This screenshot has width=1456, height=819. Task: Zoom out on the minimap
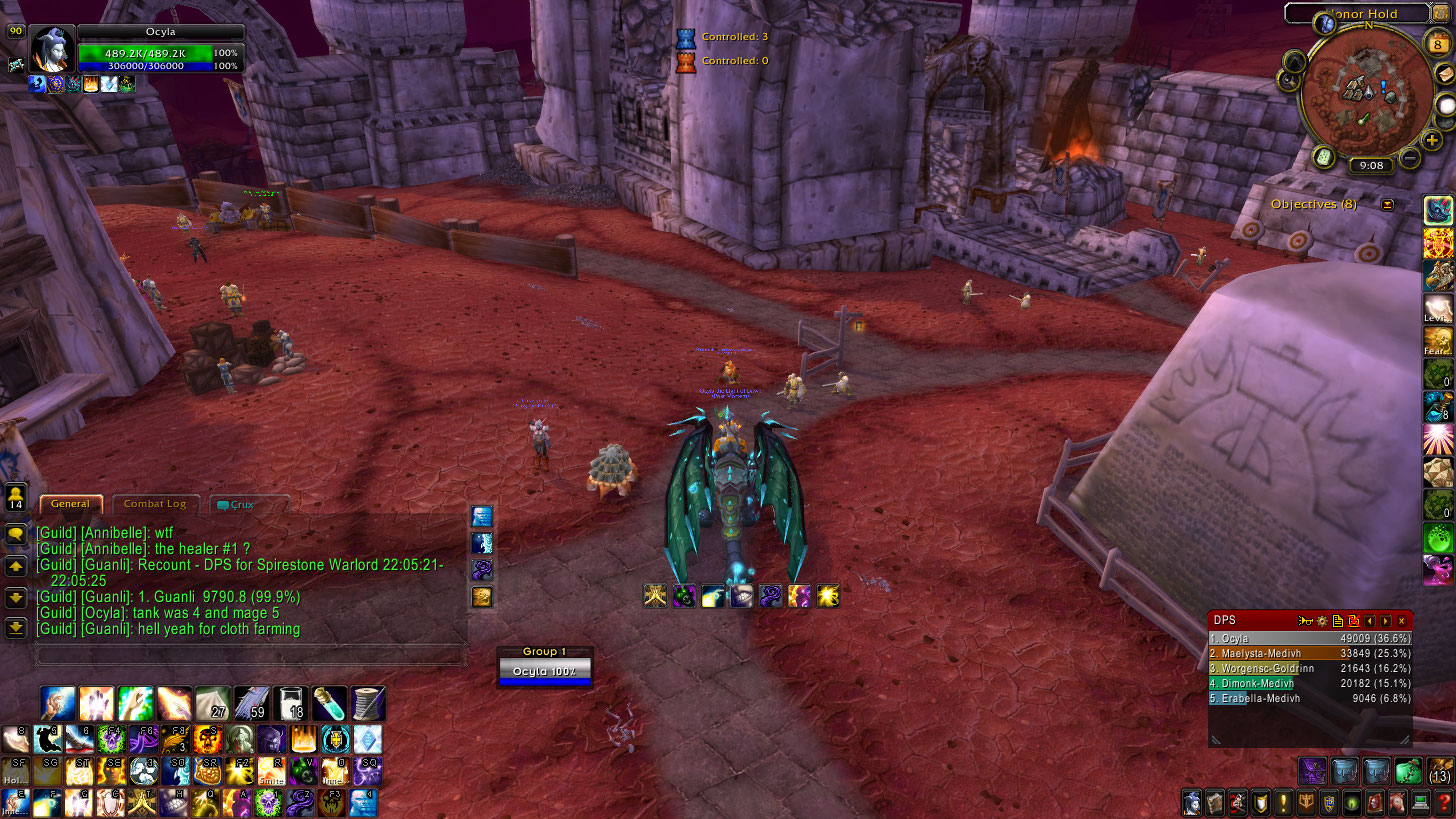coord(1410,157)
